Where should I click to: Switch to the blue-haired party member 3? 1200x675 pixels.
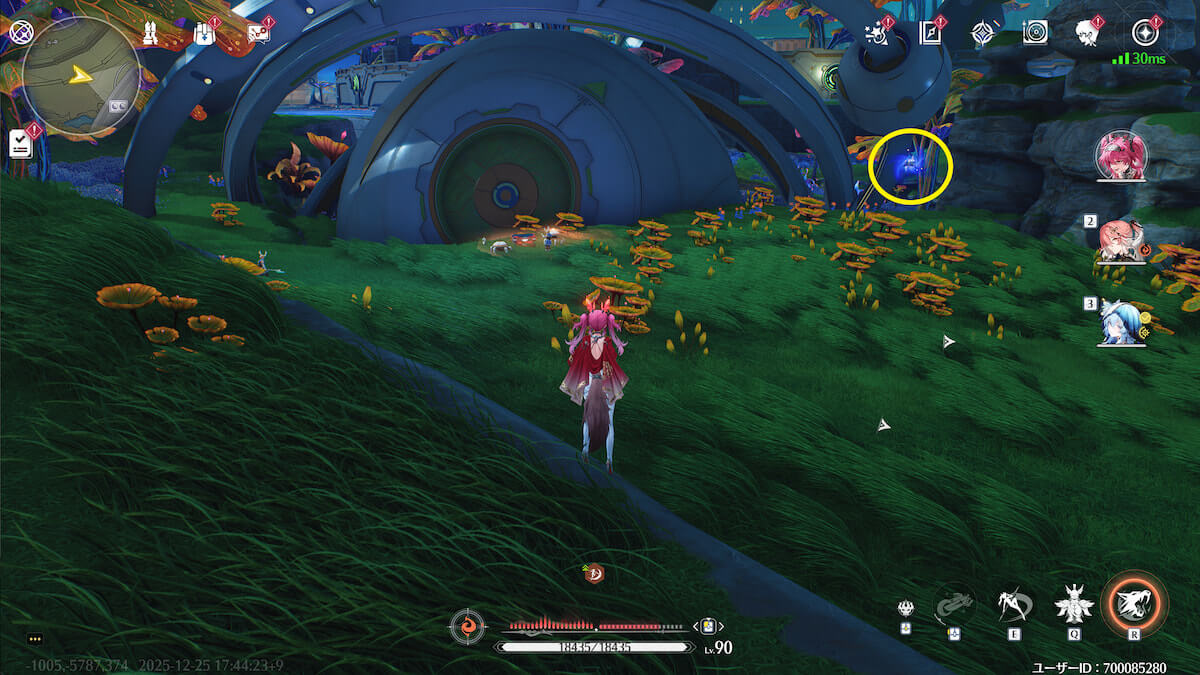(x=1120, y=322)
